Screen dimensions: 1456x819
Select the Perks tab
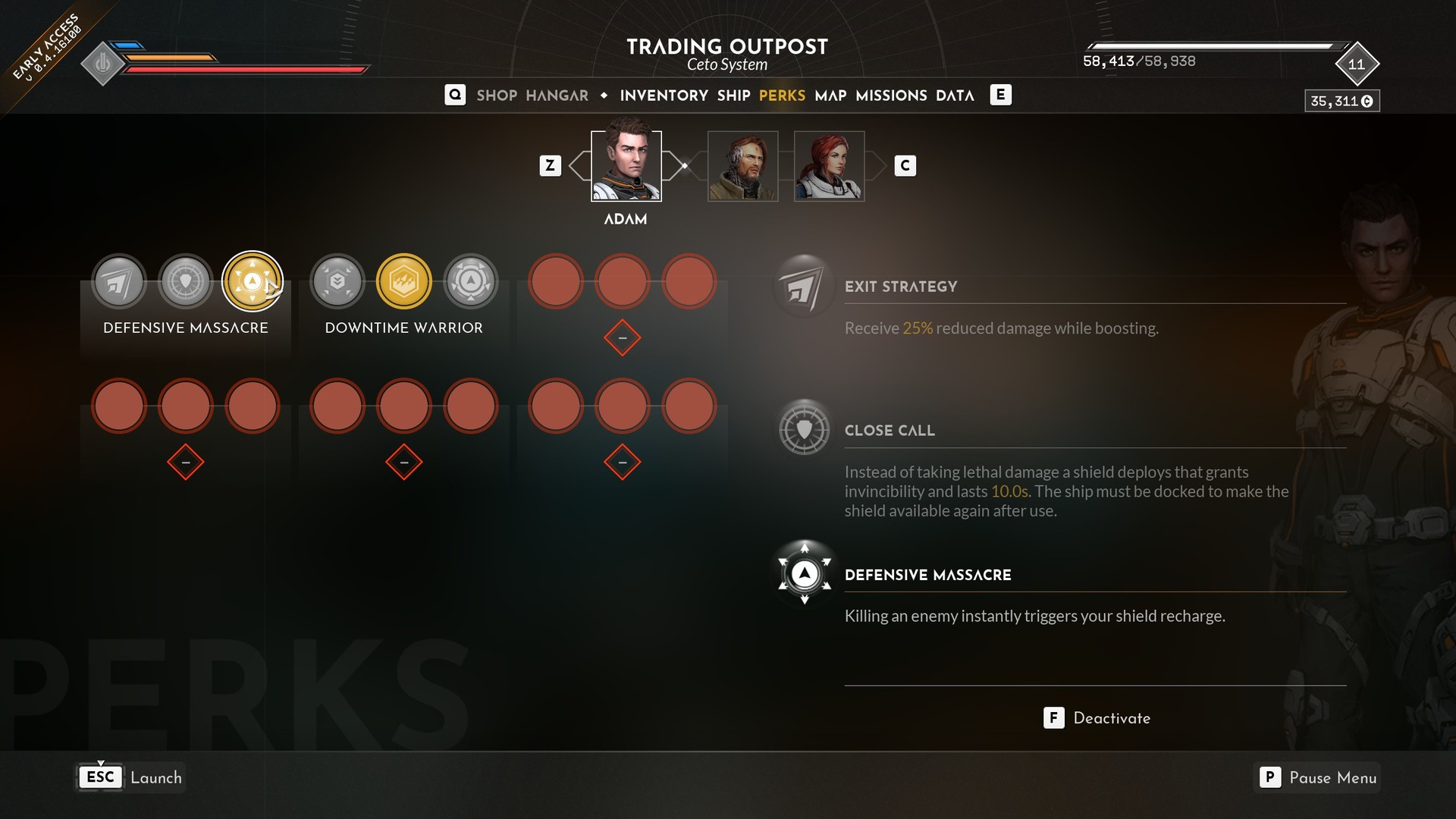pos(782,96)
